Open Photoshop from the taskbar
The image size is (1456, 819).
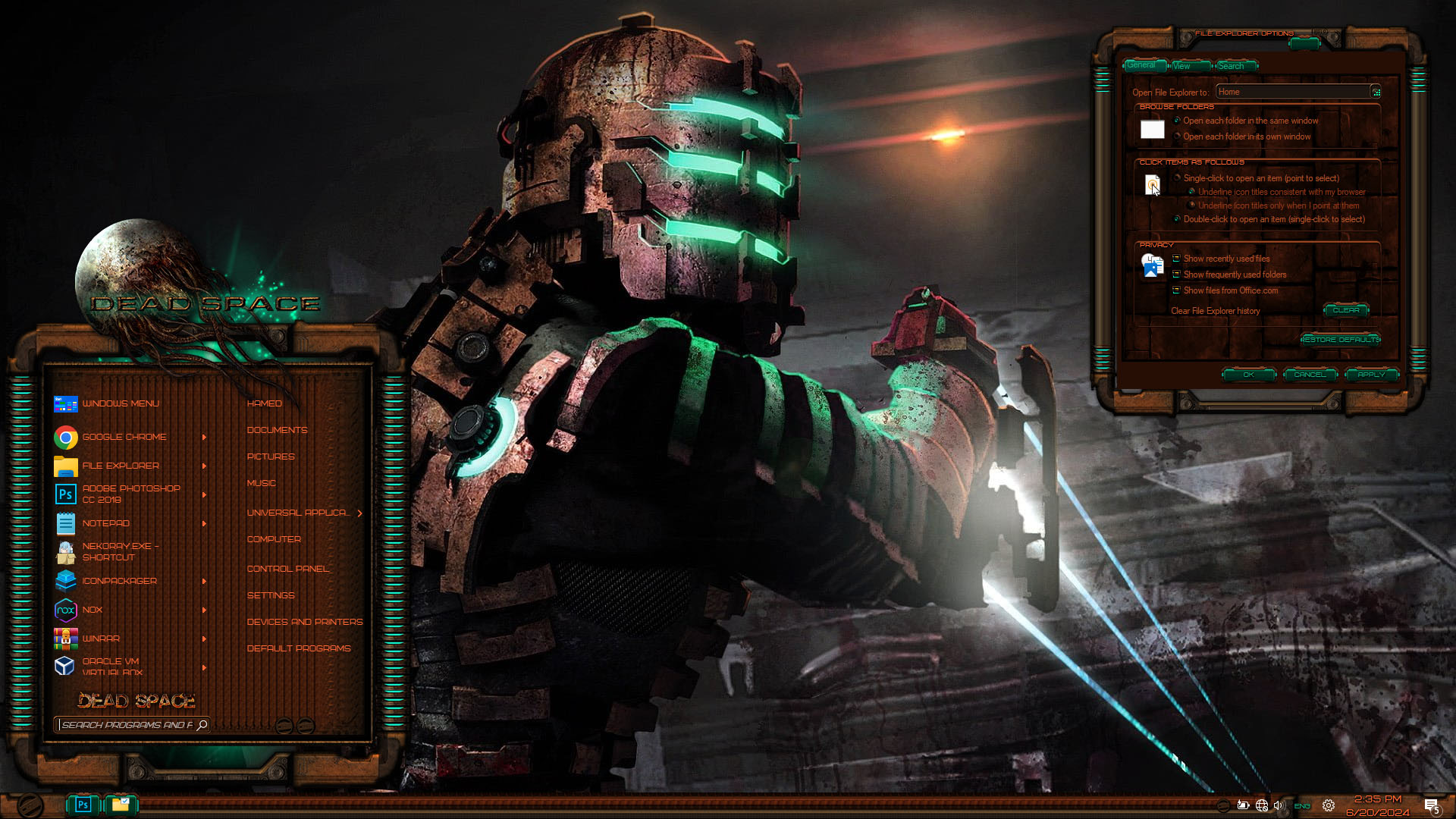pos(83,805)
